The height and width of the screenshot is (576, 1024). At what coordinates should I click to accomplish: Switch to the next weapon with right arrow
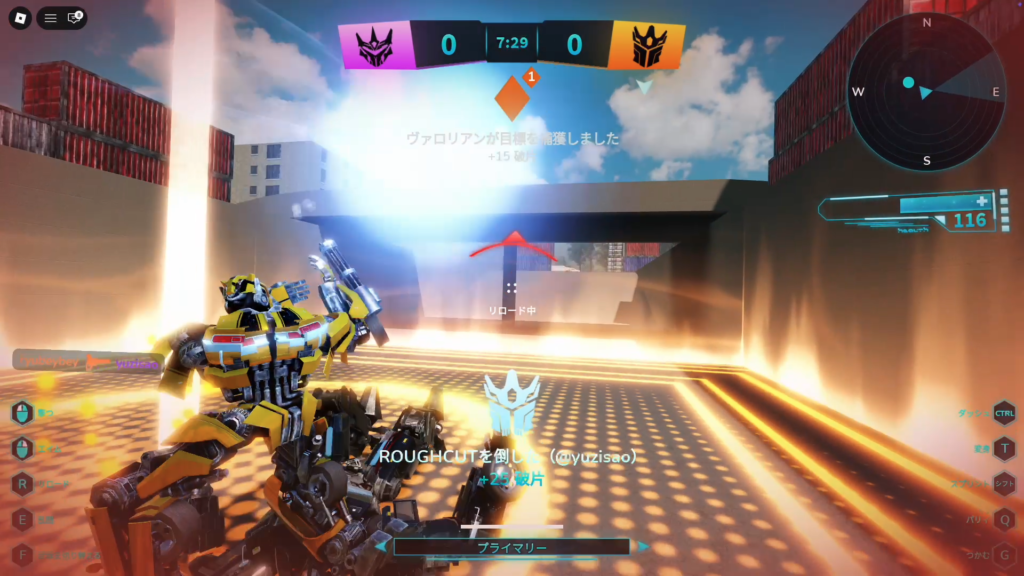644,547
